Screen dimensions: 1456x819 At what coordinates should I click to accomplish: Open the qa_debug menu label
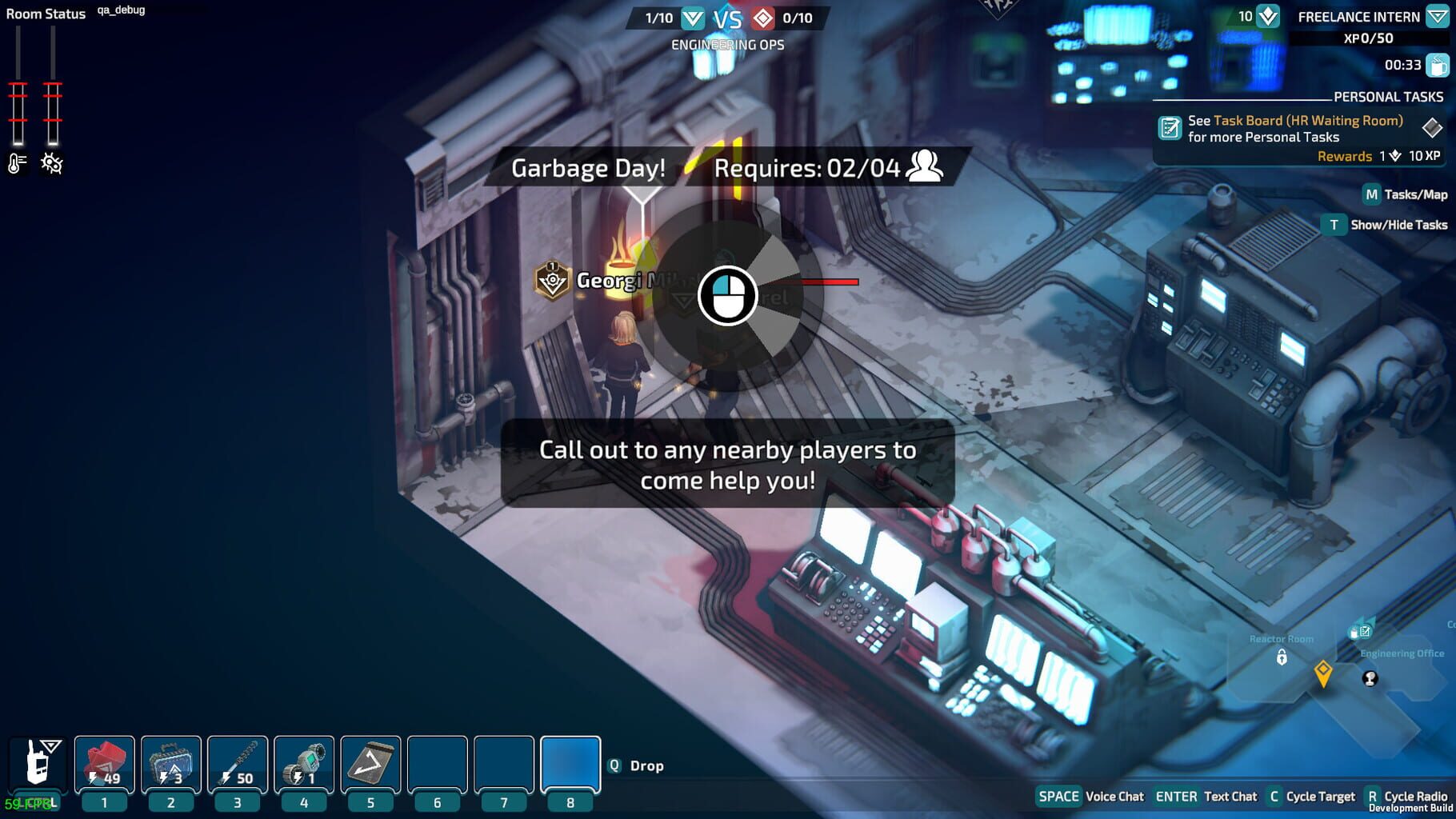tap(121, 11)
